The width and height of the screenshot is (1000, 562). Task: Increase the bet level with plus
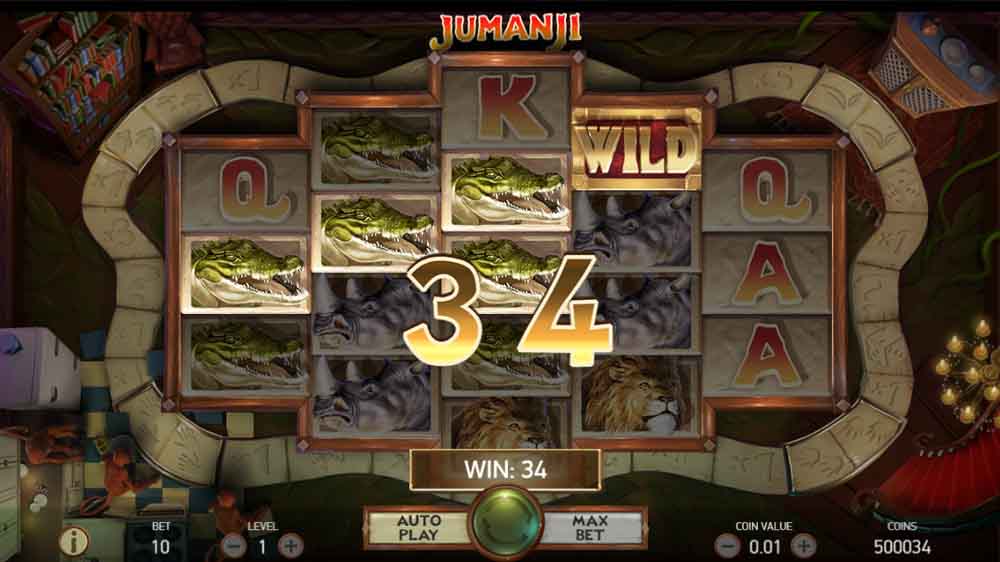point(290,546)
